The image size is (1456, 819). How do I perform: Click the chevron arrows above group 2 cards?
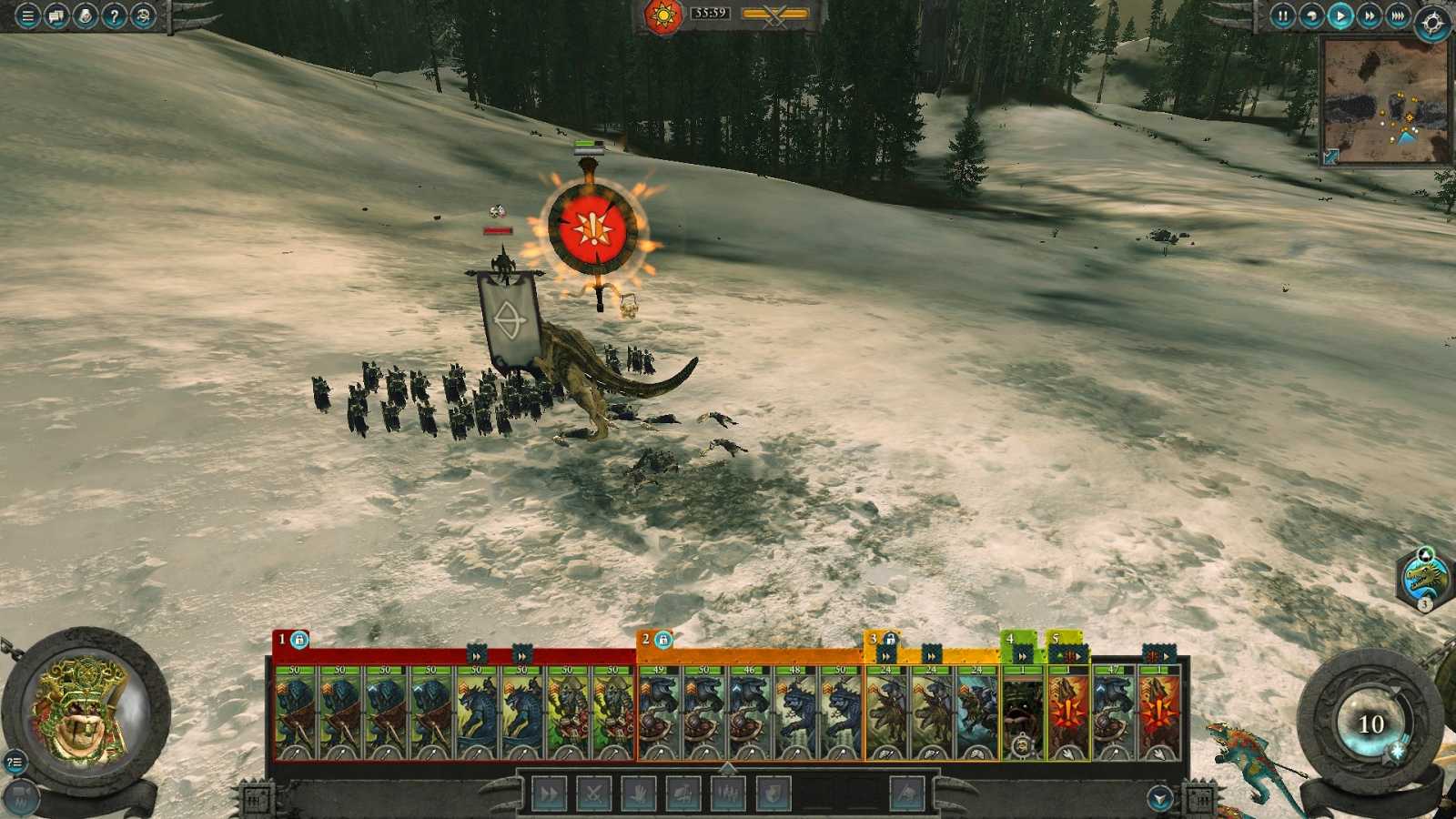[886, 653]
